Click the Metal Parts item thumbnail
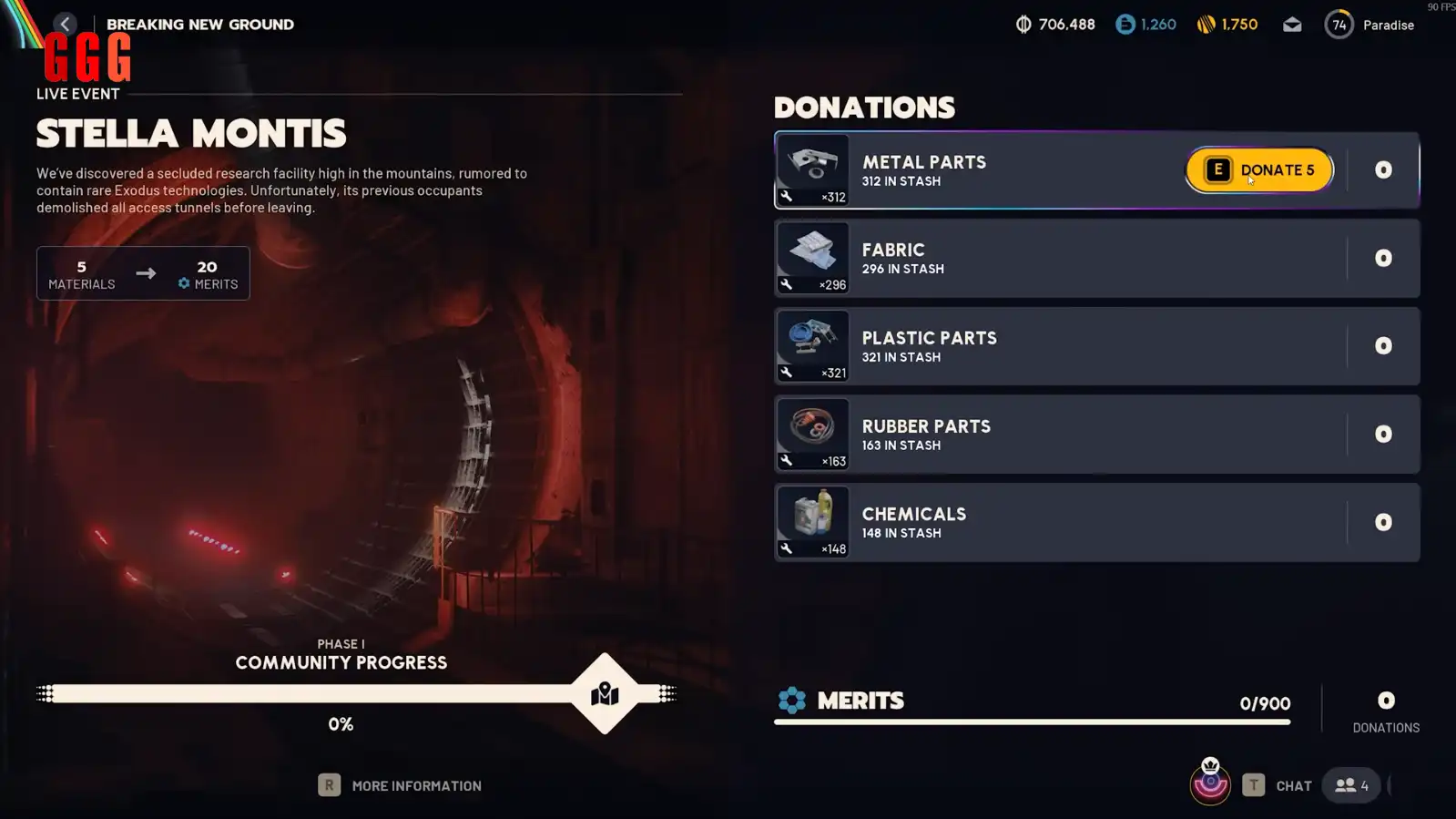Screen dimensions: 1456x819 pos(812,170)
